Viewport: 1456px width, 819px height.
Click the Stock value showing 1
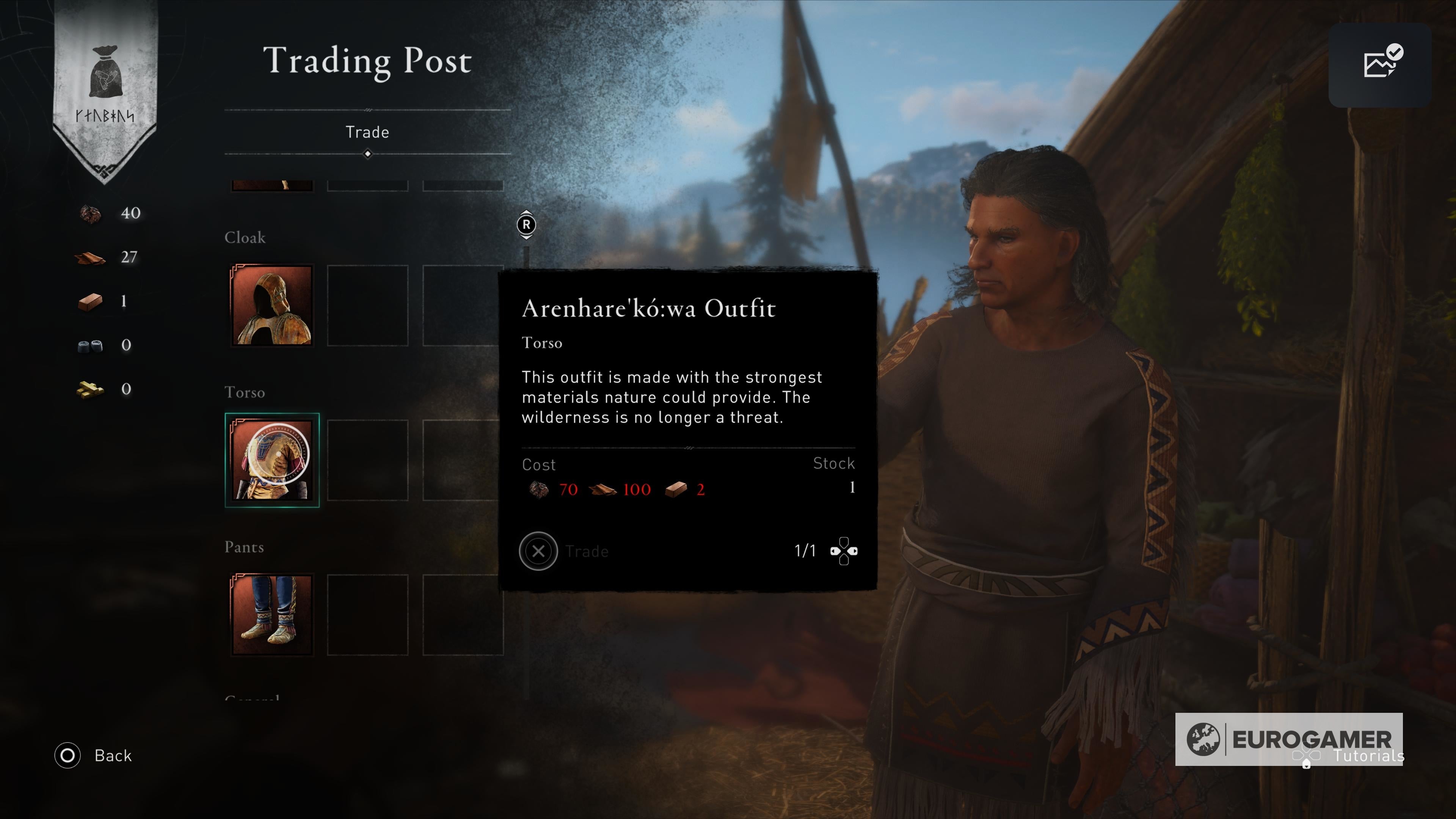point(852,487)
